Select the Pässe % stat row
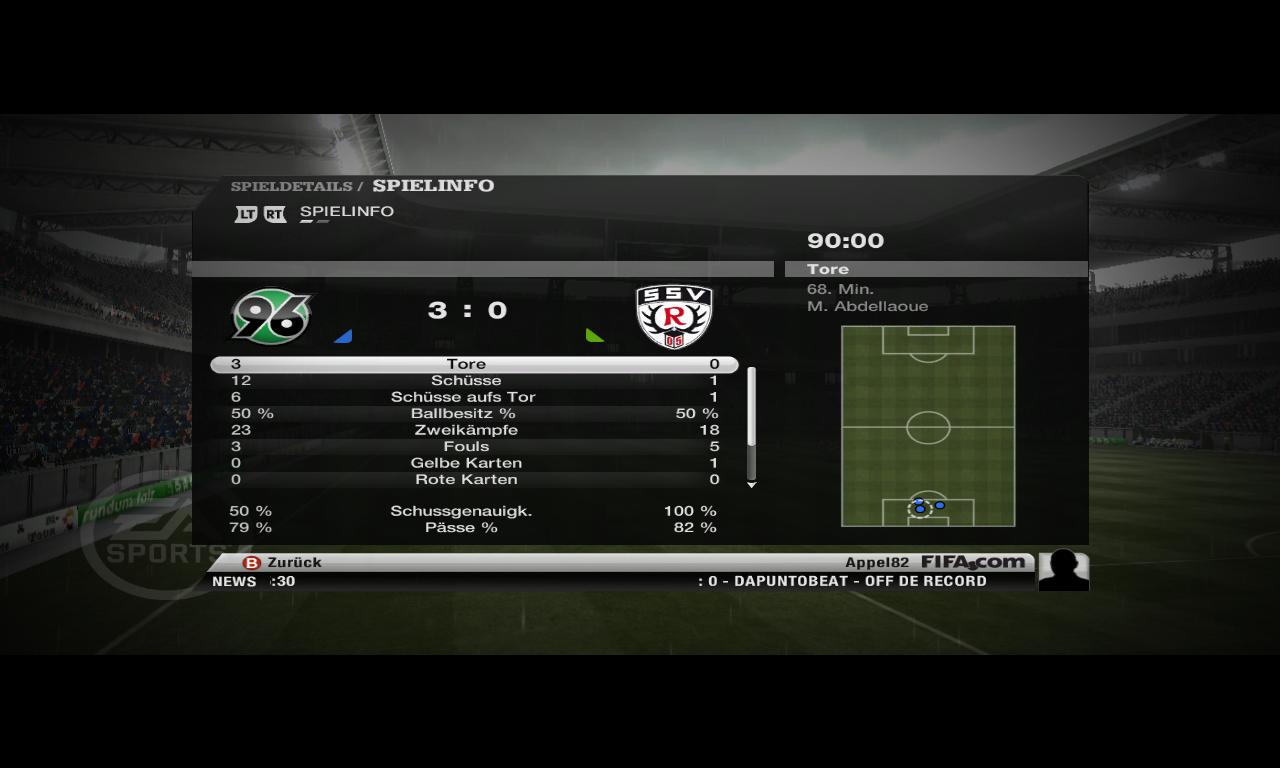This screenshot has width=1280, height=768. 474,527
